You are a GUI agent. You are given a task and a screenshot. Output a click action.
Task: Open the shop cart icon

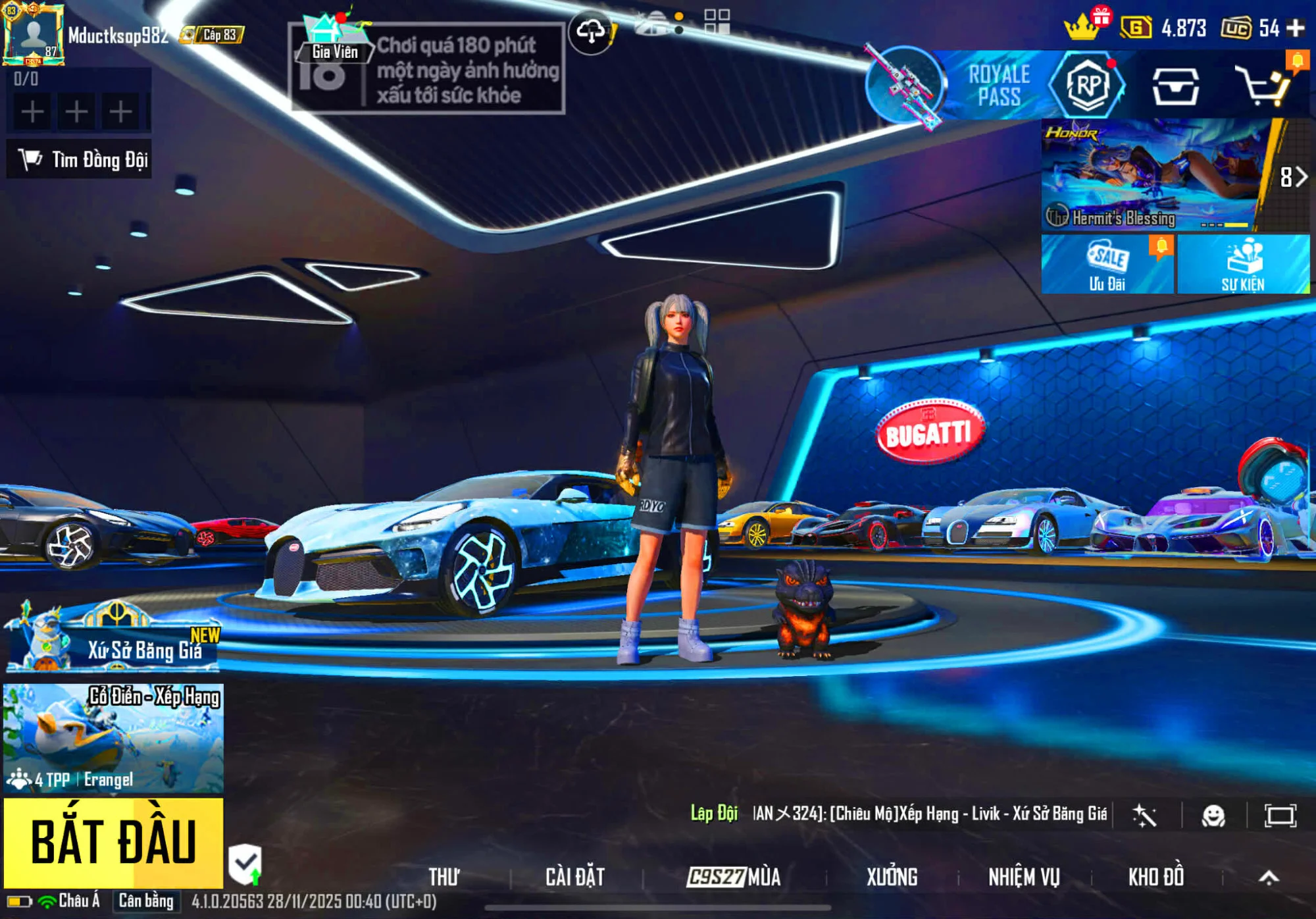click(x=1264, y=86)
